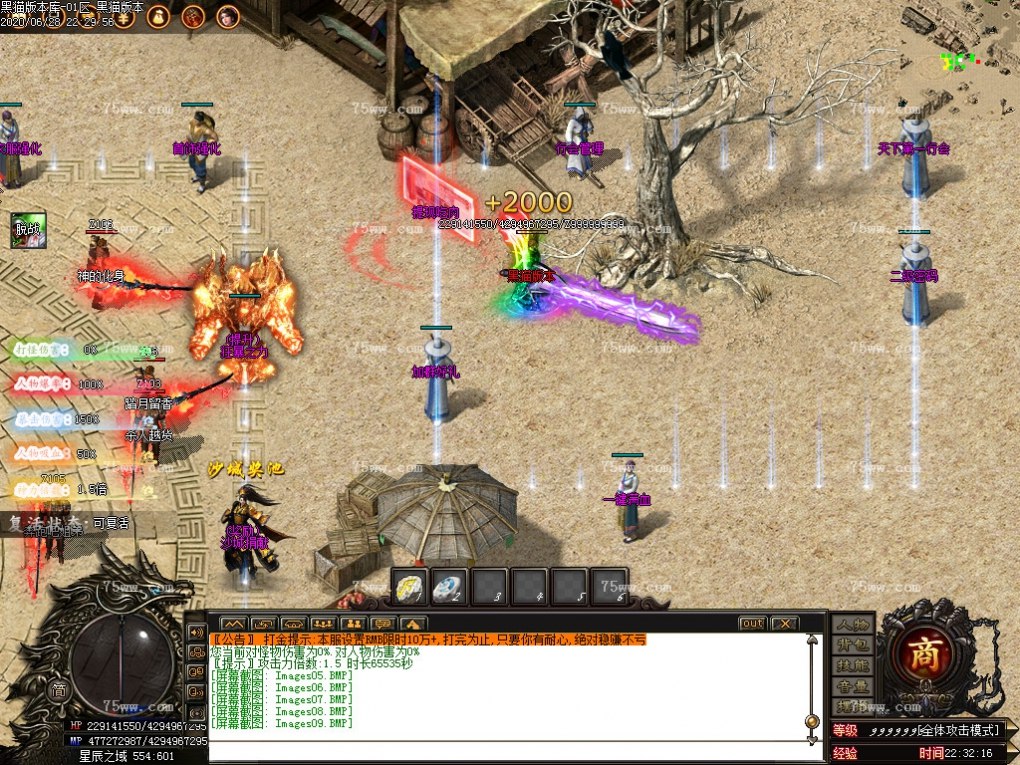Screen dimensions: 1020x765
Task: Click inside the chat message log
Action: pyautogui.click(x=500, y=690)
